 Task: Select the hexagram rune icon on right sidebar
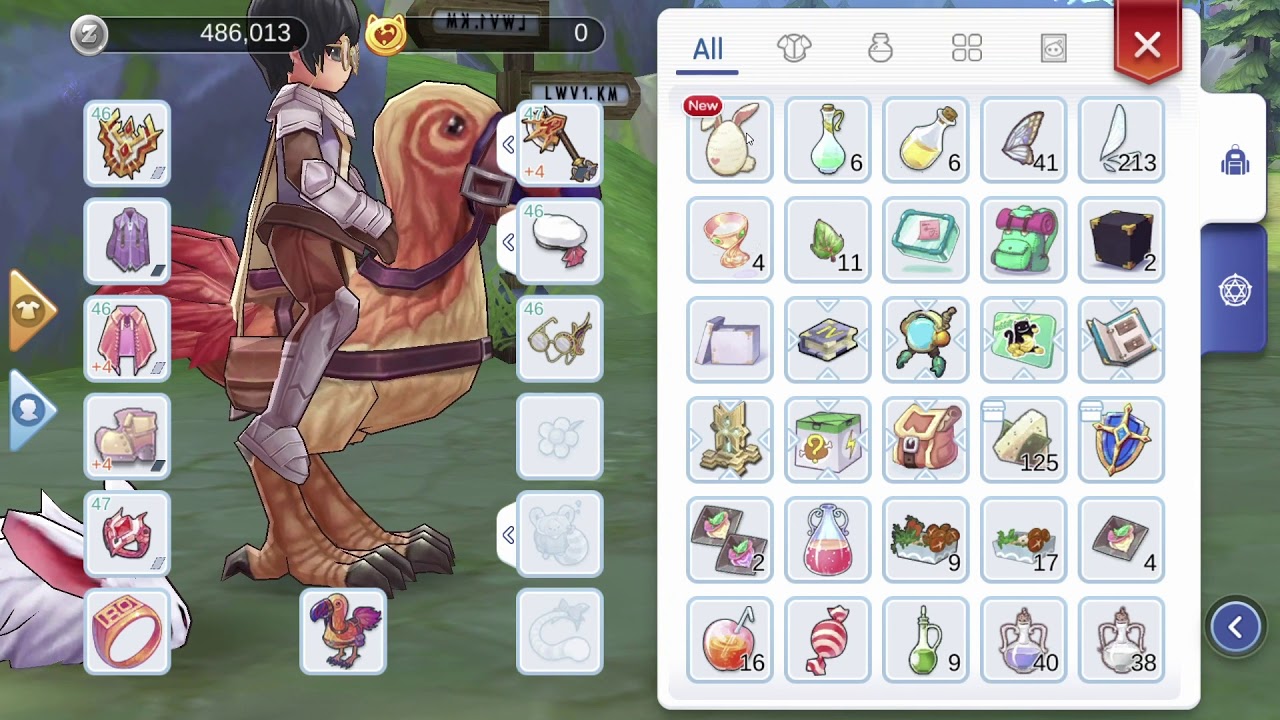[x=1235, y=288]
